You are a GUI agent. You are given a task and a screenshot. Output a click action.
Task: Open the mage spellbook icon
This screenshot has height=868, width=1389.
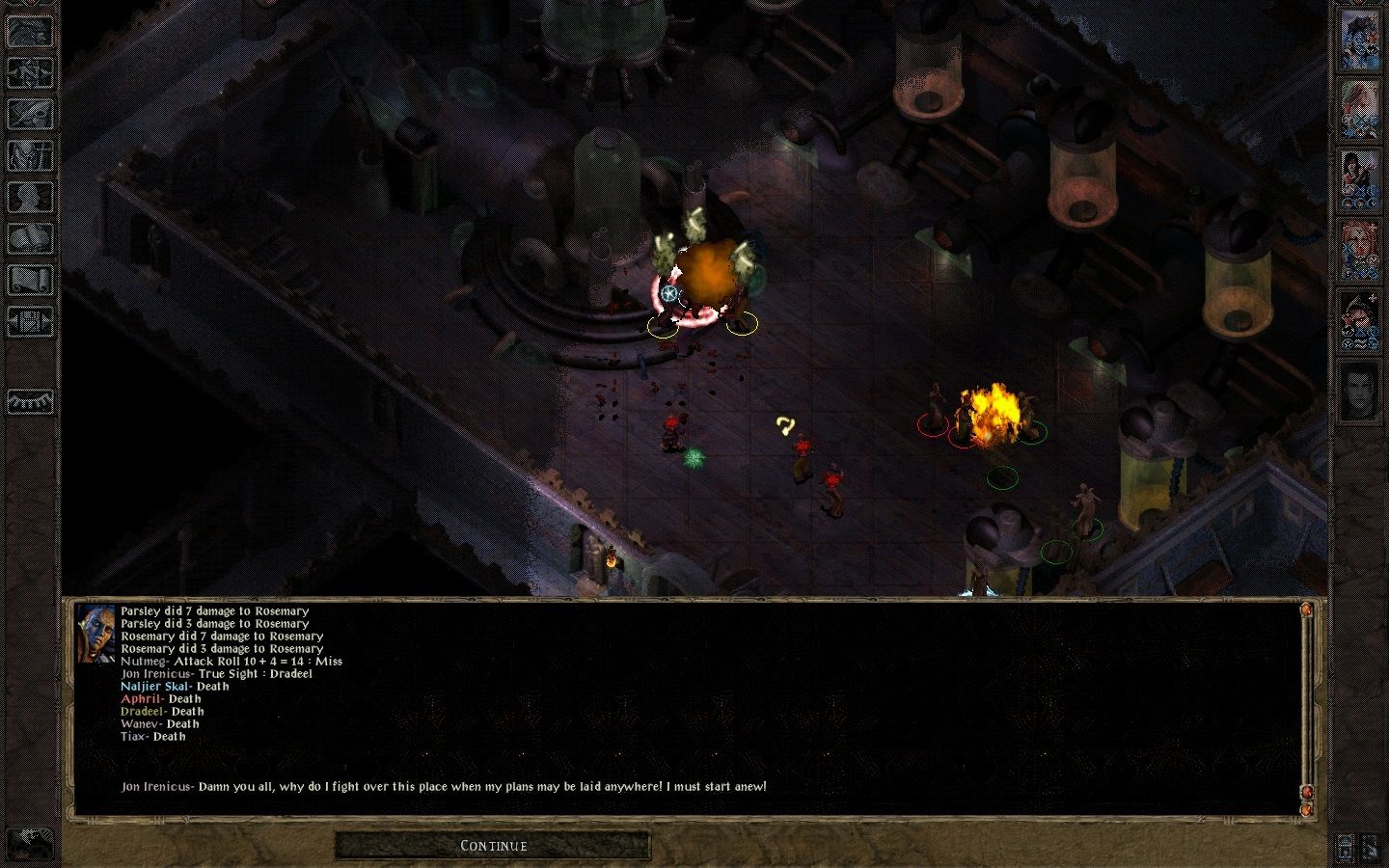[x=31, y=238]
